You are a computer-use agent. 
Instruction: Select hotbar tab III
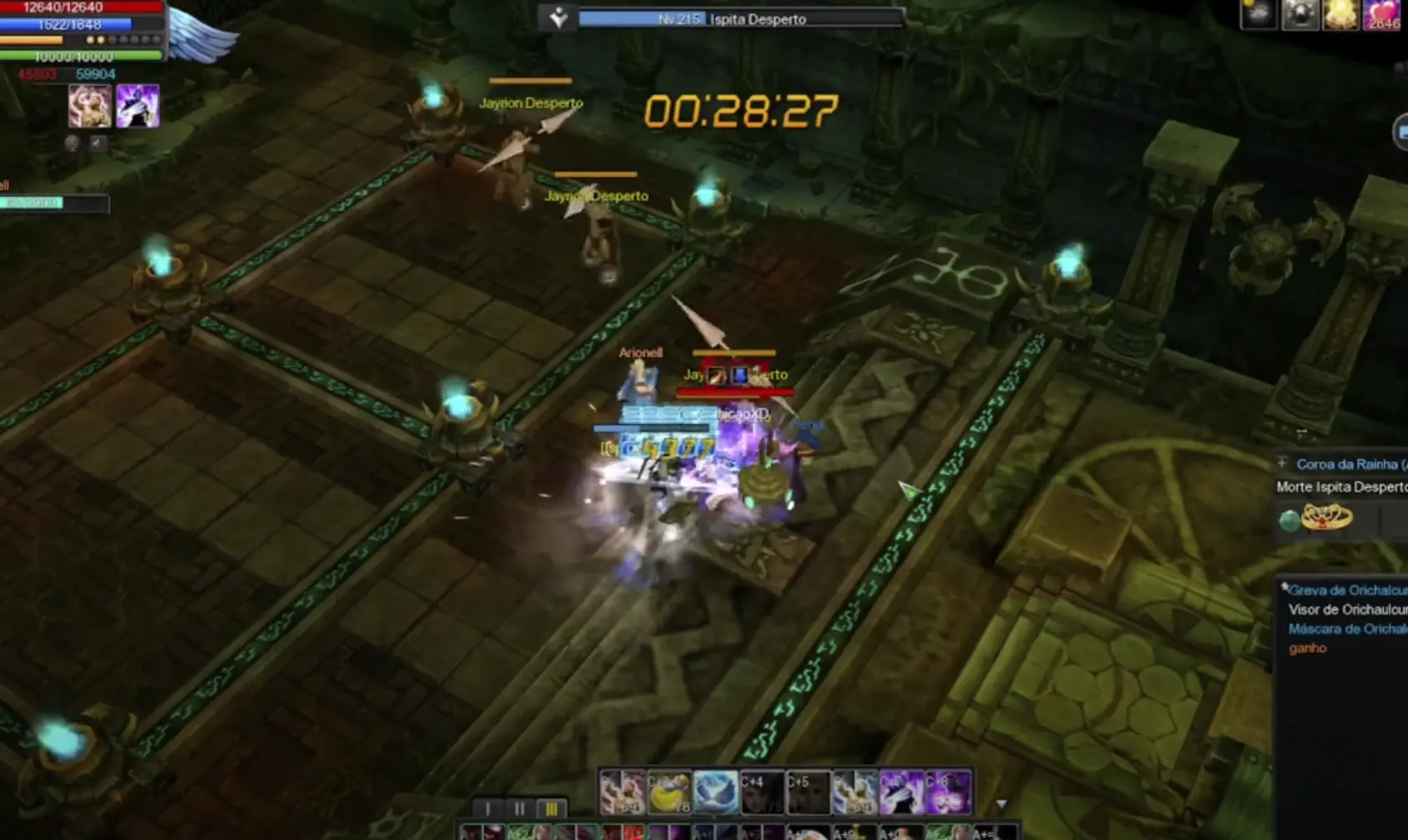(x=553, y=808)
